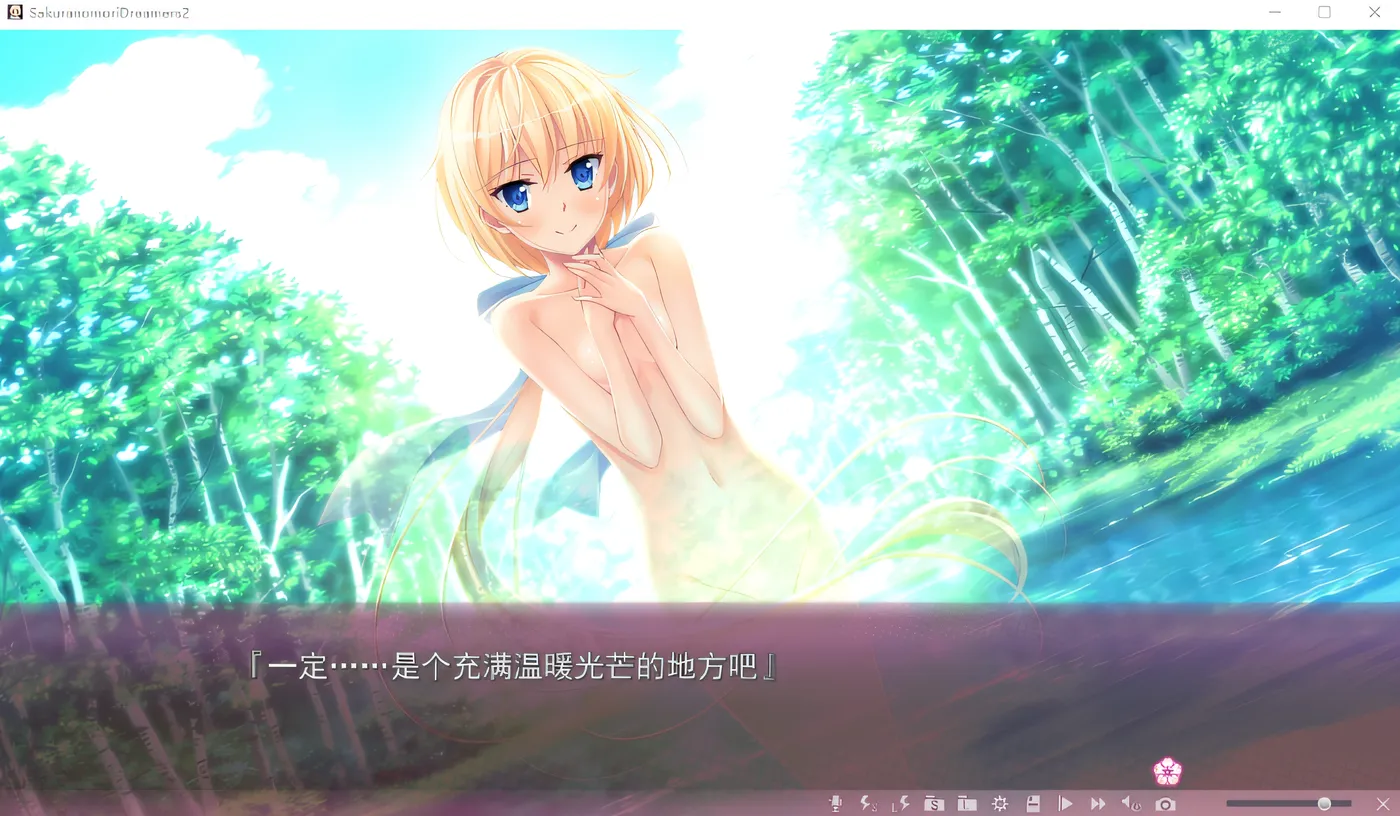Minimize the game window
1400x816 pixels.
(x=1274, y=12)
